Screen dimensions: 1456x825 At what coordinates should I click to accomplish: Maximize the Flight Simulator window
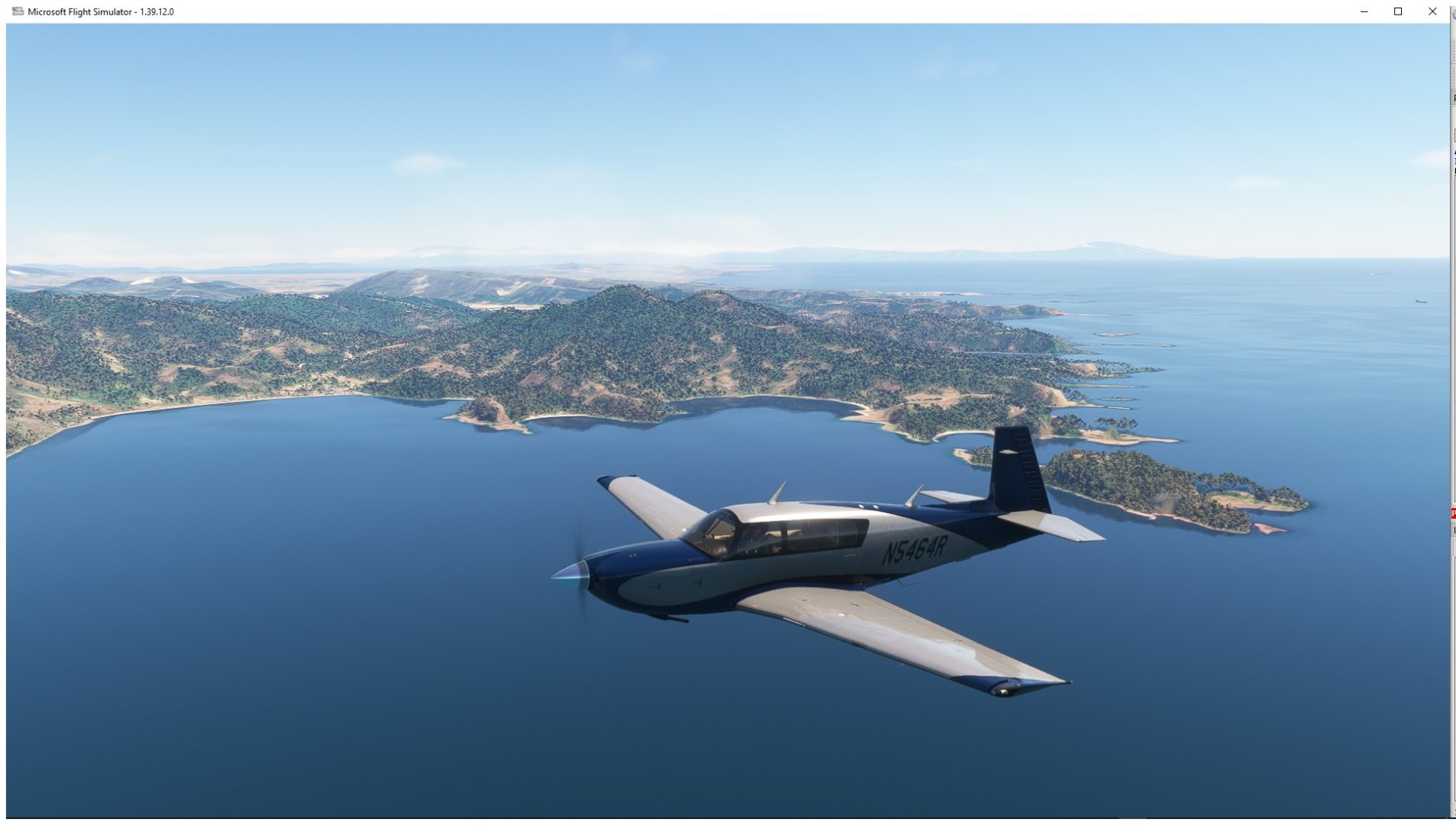click(1398, 11)
